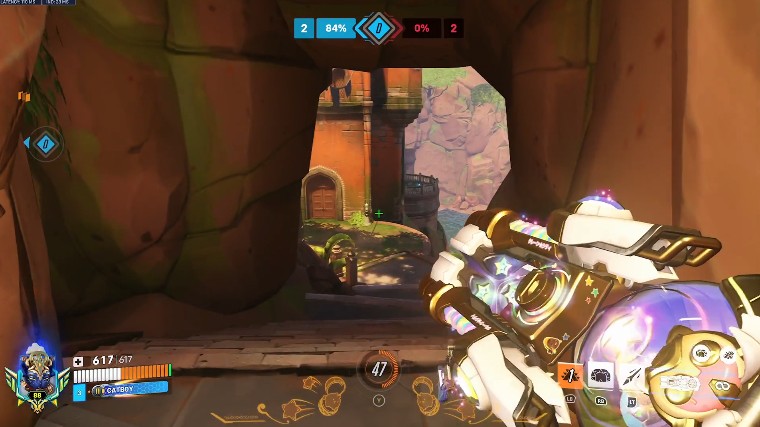Activate the Adaptive Shield dome ability
Viewport: 760px width, 427px height.
tap(601, 375)
